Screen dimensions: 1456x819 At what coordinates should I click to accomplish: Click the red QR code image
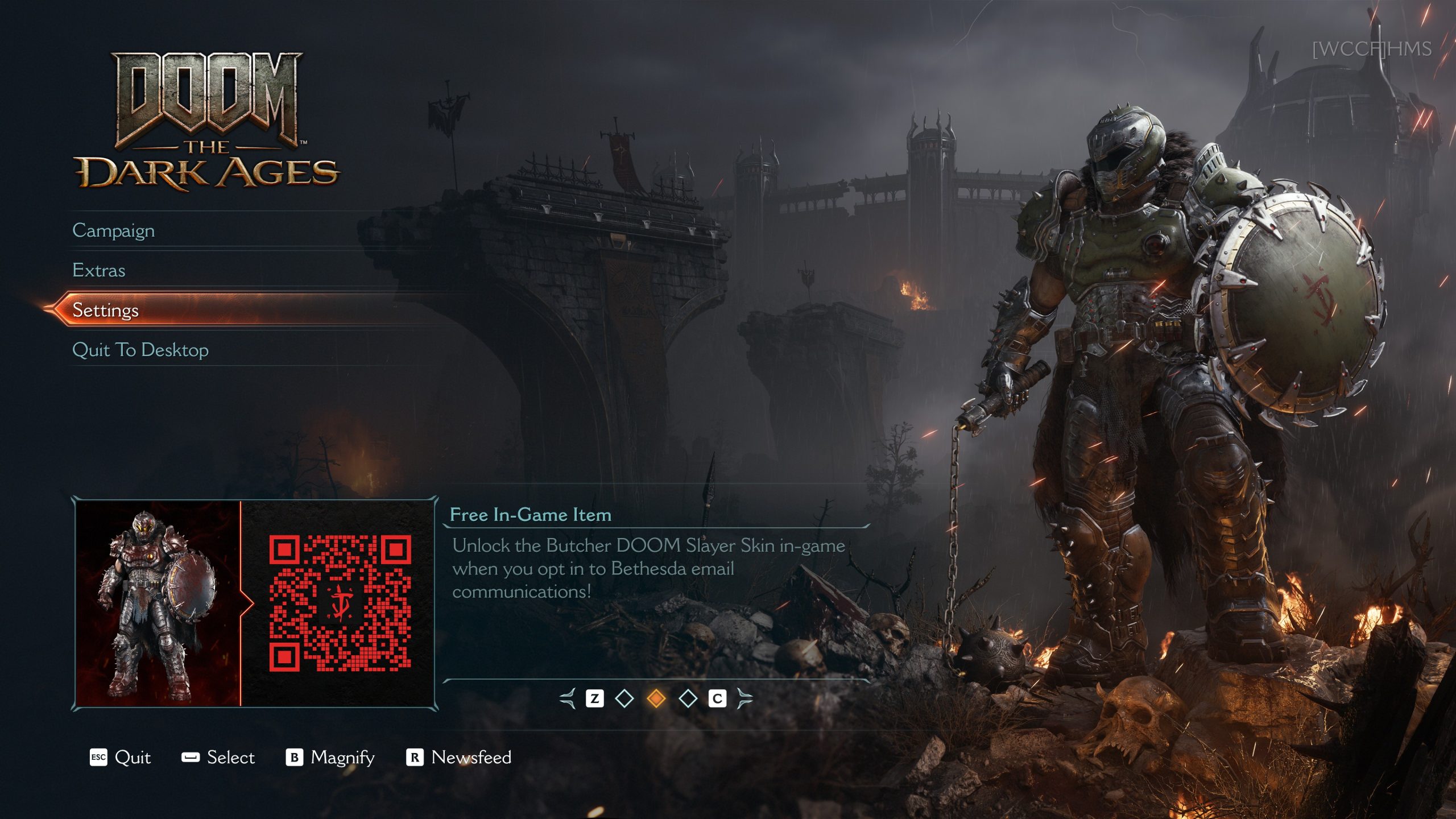[340, 603]
